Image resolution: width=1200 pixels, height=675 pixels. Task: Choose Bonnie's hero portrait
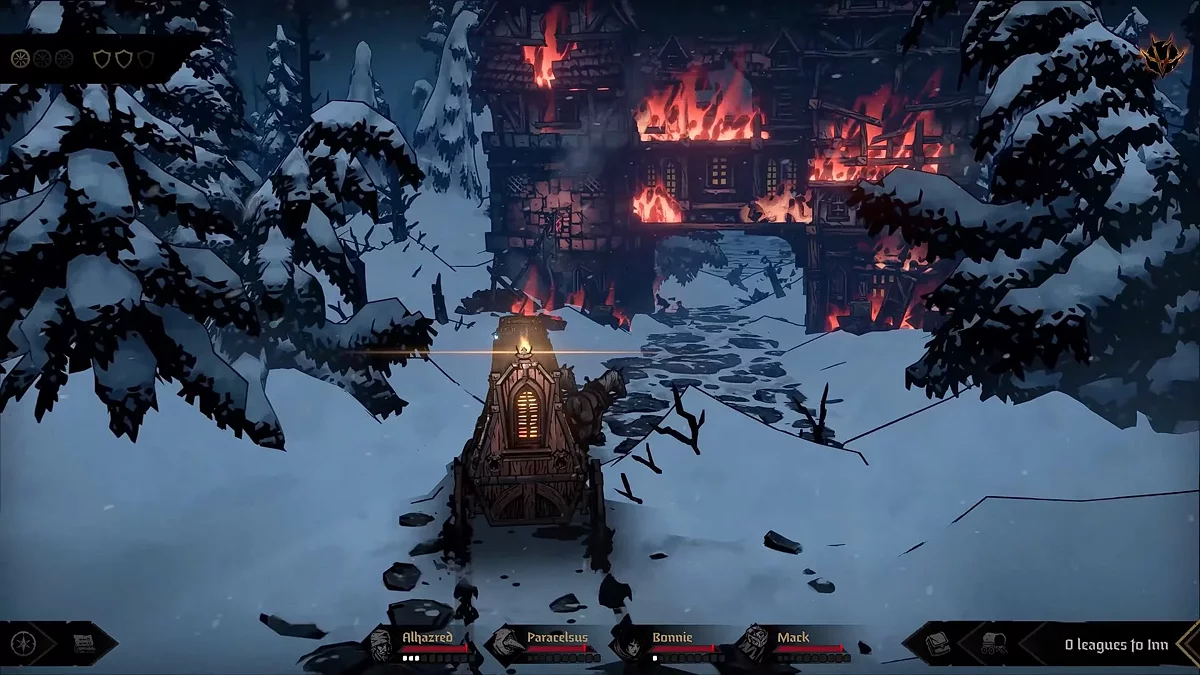point(630,645)
